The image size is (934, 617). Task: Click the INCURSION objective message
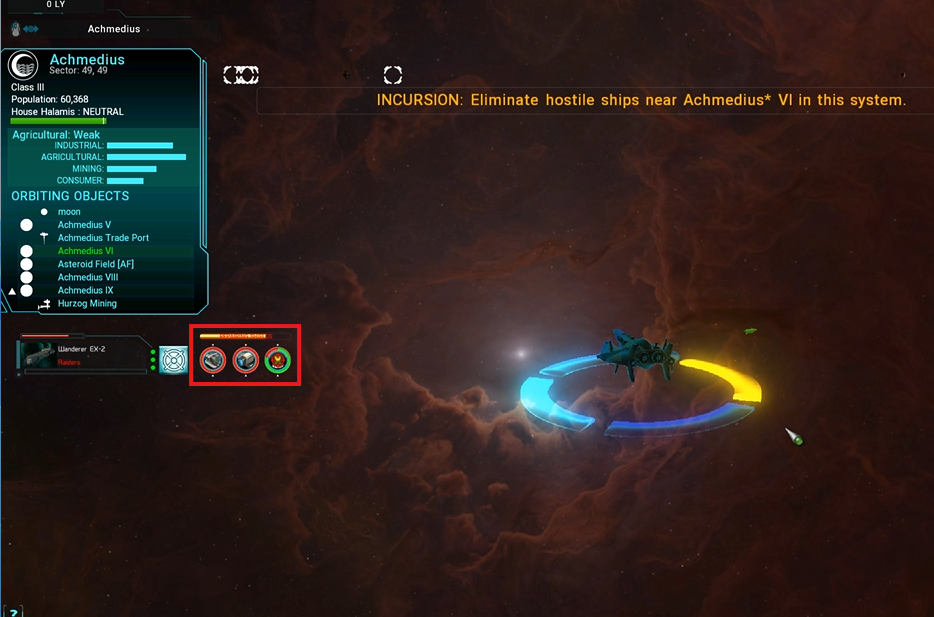[x=641, y=100]
